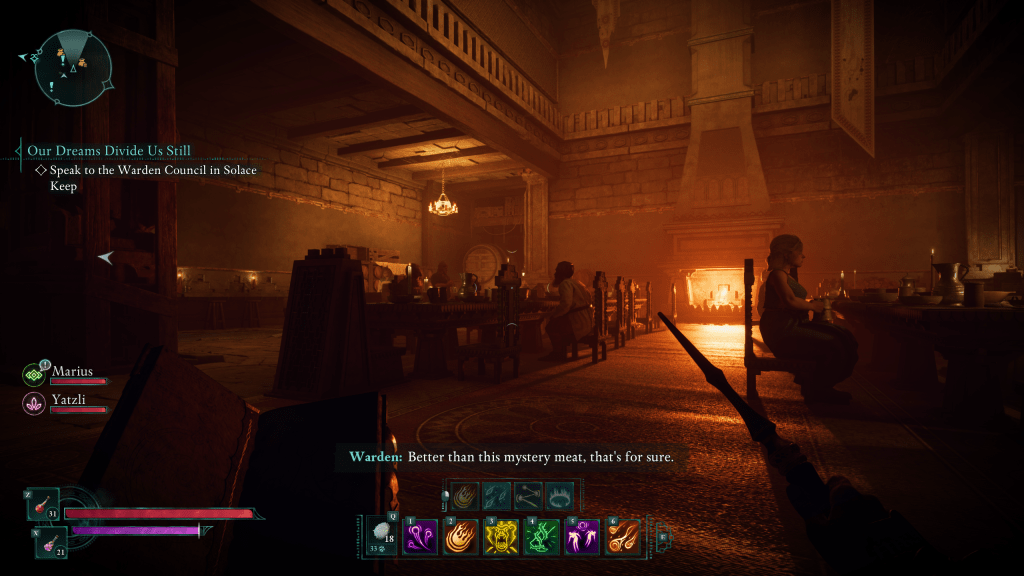Select the dimmed ring of flames companion ability

561,496
